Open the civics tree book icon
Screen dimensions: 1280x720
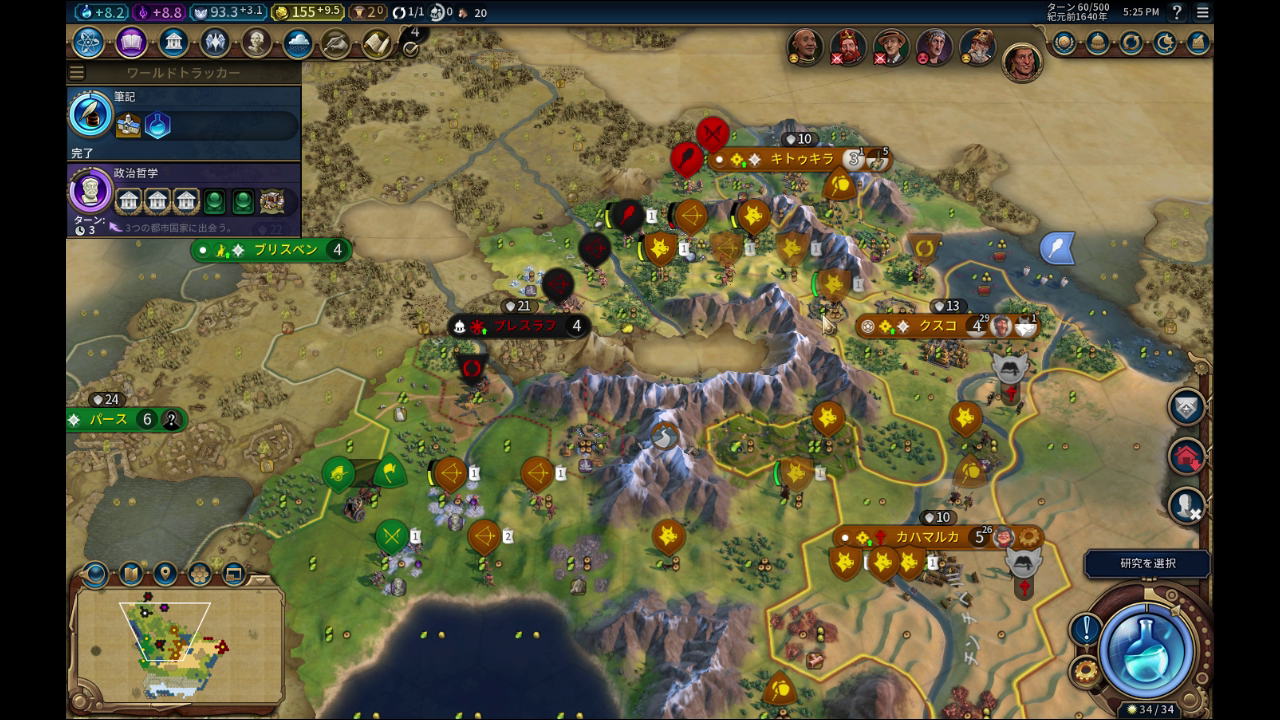[x=131, y=43]
